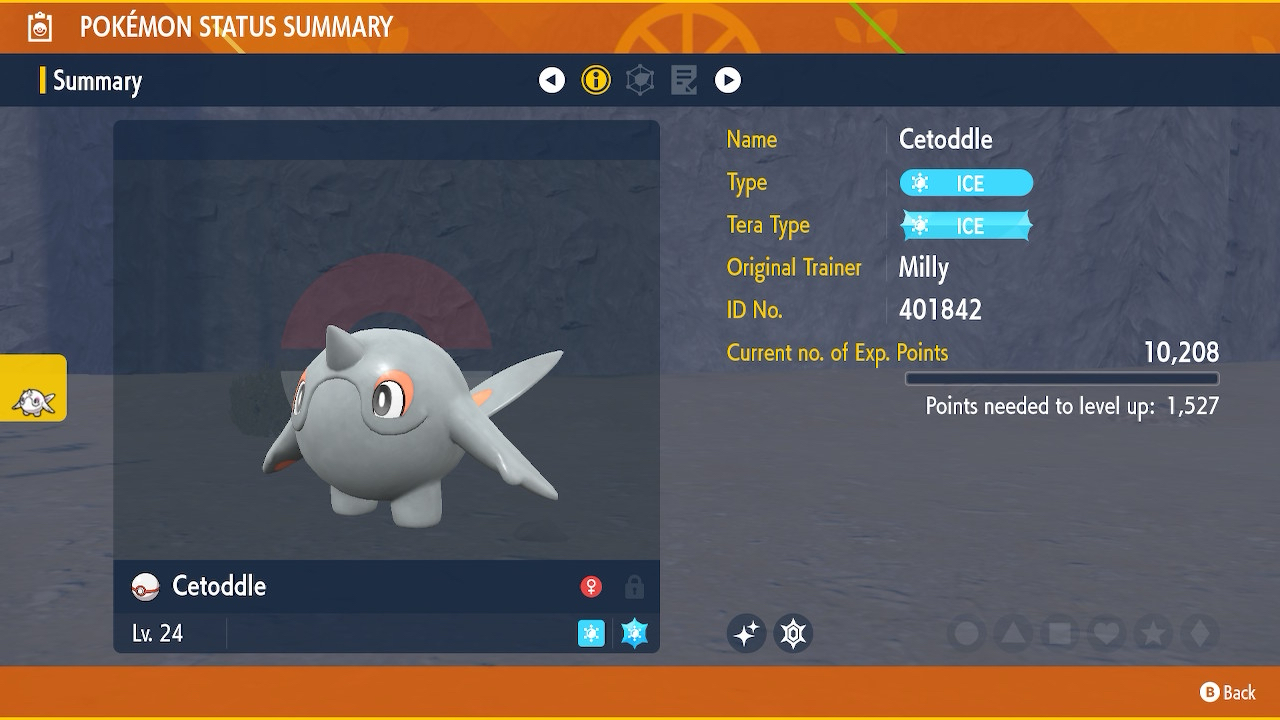
Task: Go to the next summary page arrow
Action: point(728,80)
